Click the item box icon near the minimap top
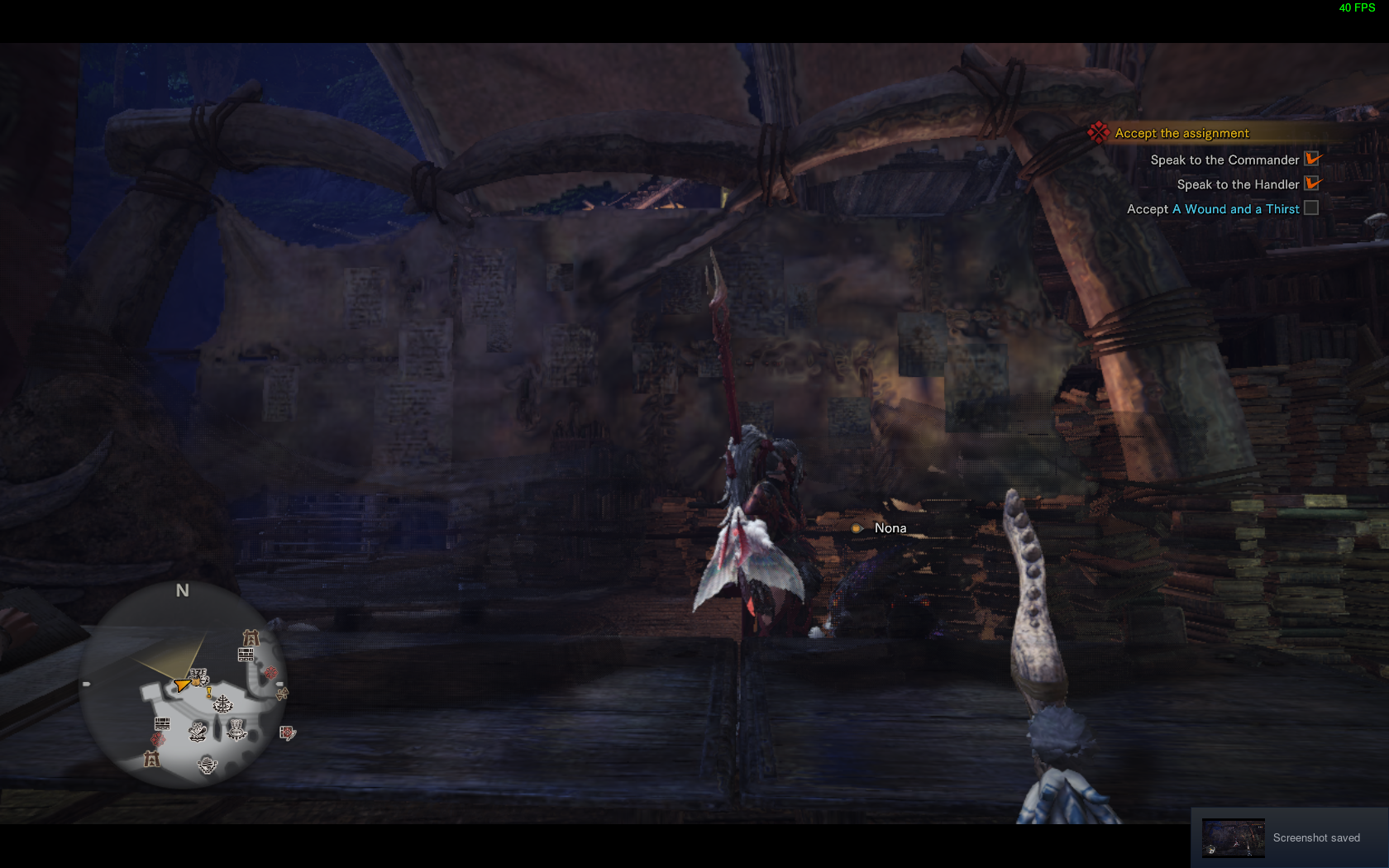This screenshot has width=1389, height=868. pyautogui.click(x=246, y=654)
